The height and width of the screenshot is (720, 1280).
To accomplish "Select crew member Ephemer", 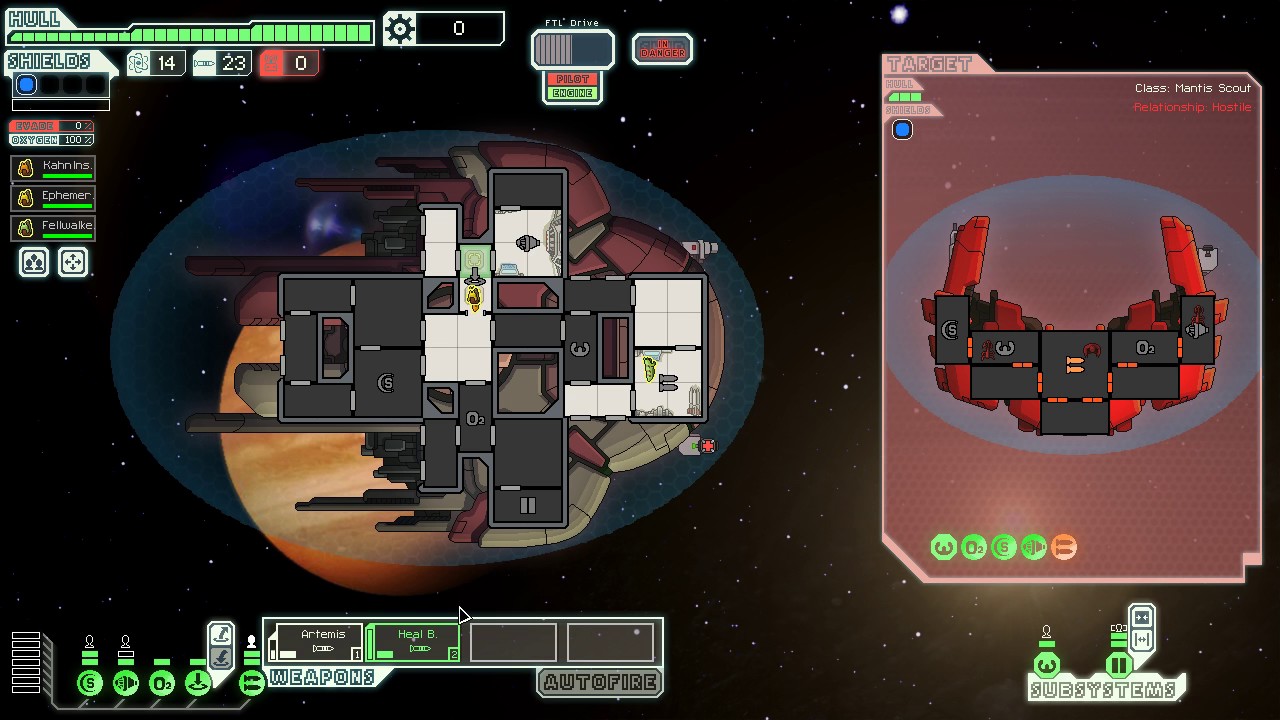I will [53, 198].
